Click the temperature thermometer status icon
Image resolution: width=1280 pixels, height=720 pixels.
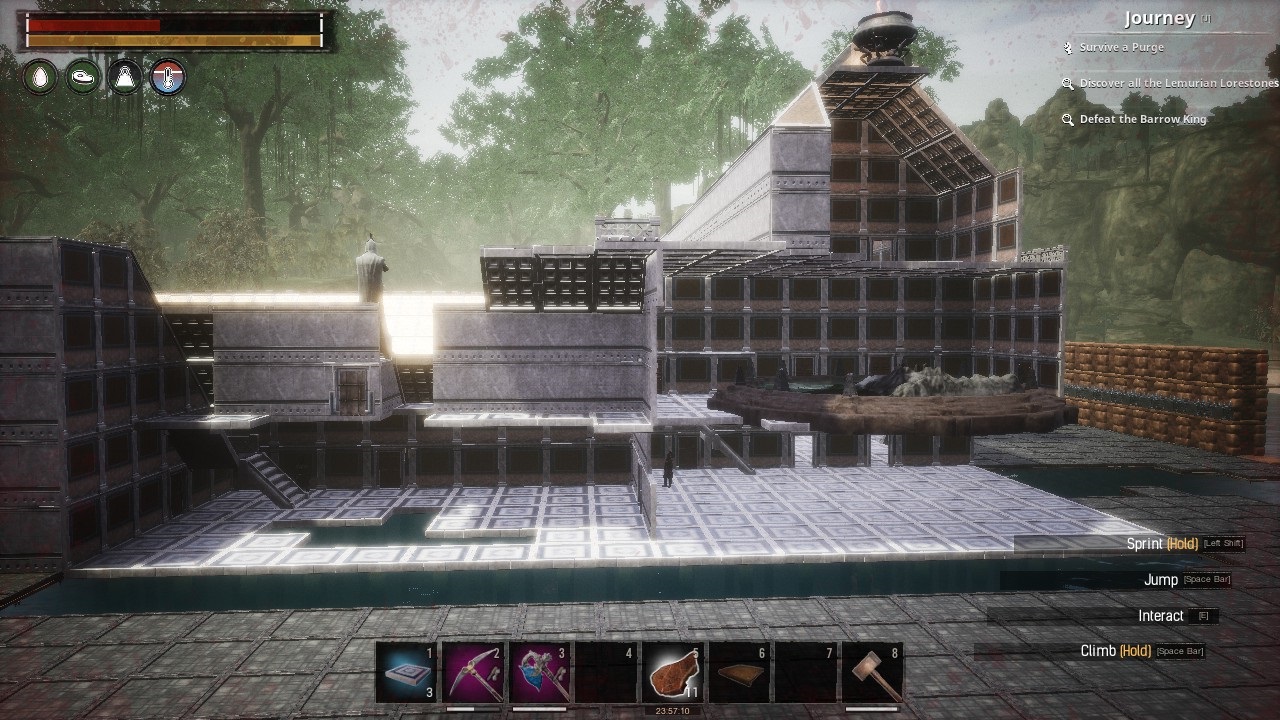click(167, 77)
